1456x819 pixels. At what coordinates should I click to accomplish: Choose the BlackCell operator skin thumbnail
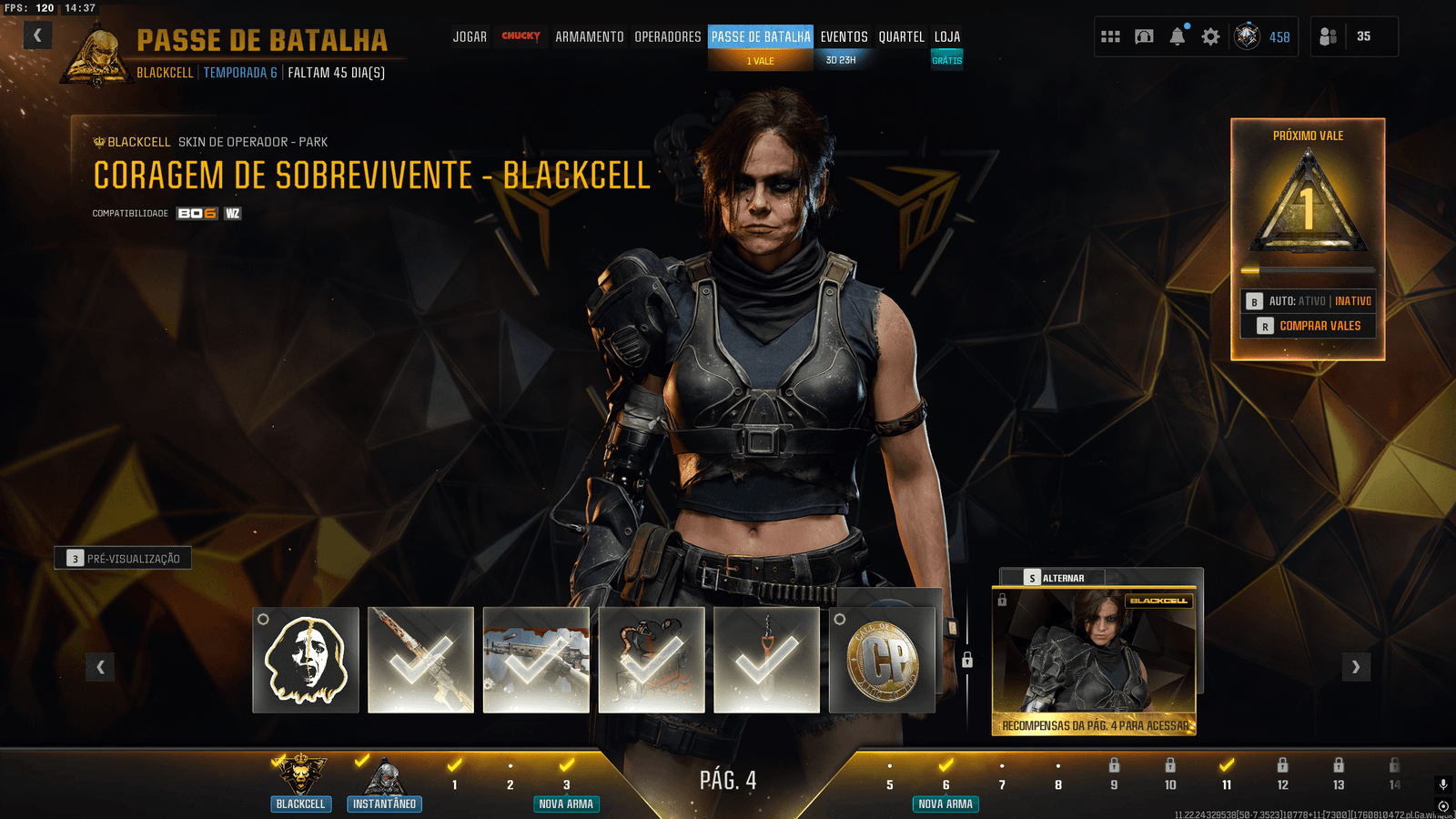click(1093, 660)
